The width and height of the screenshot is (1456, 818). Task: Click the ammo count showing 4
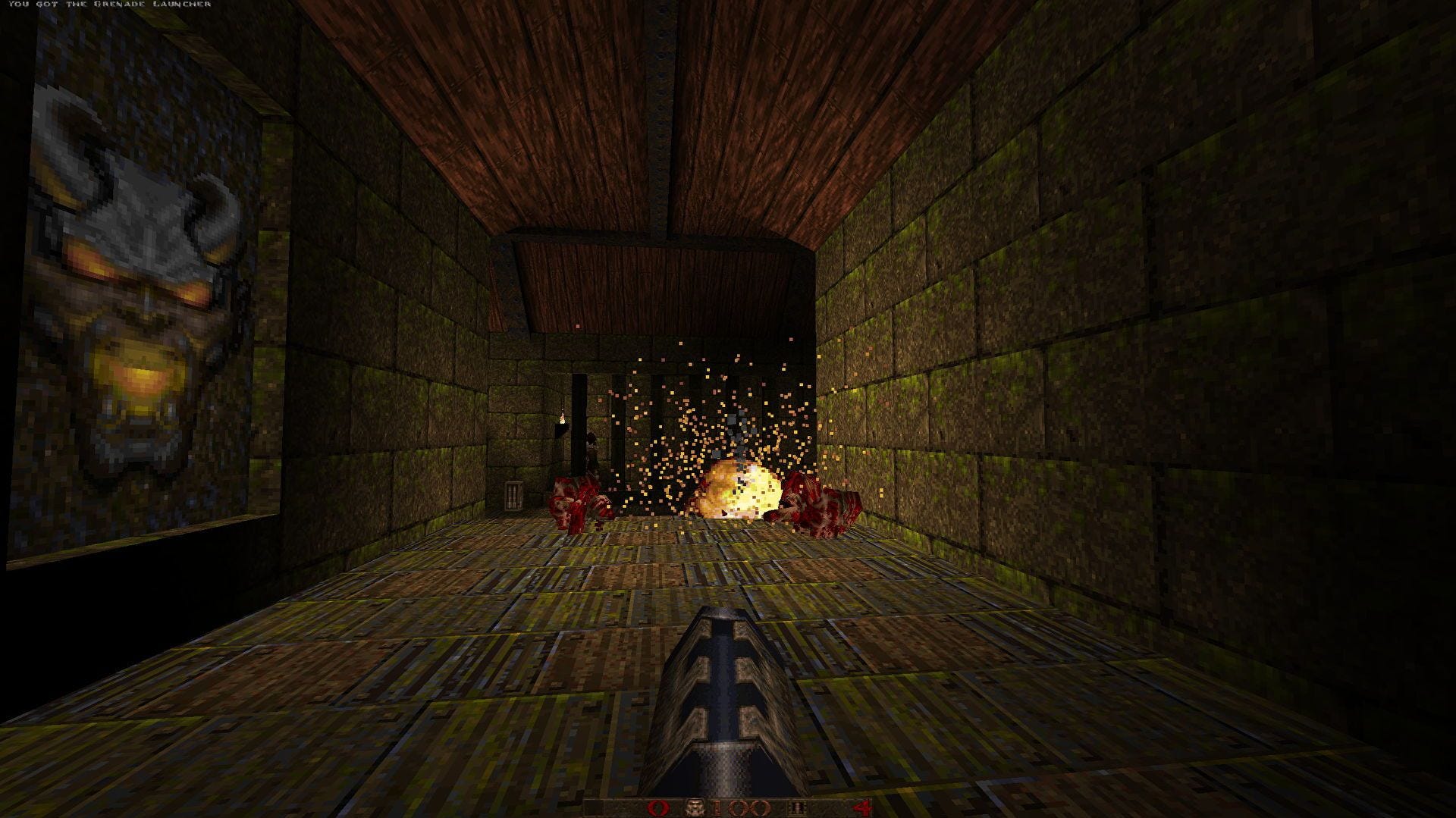pyautogui.click(x=861, y=806)
